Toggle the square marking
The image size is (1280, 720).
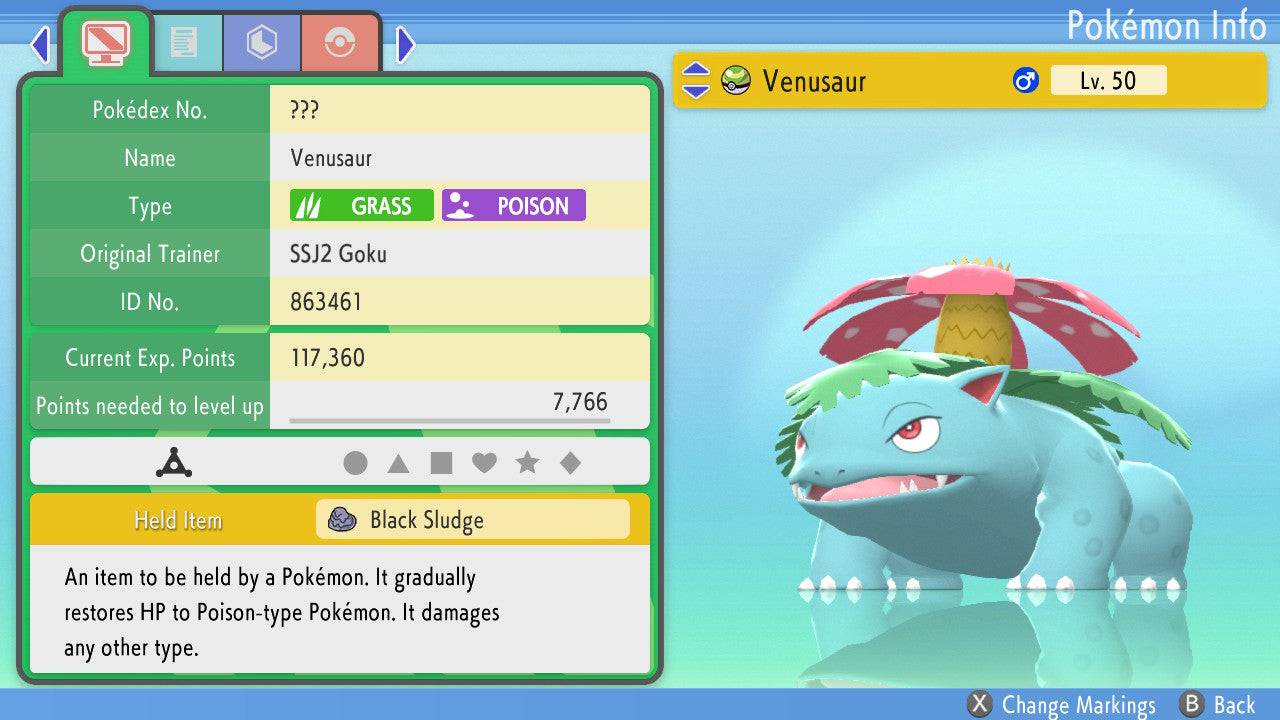pos(441,463)
